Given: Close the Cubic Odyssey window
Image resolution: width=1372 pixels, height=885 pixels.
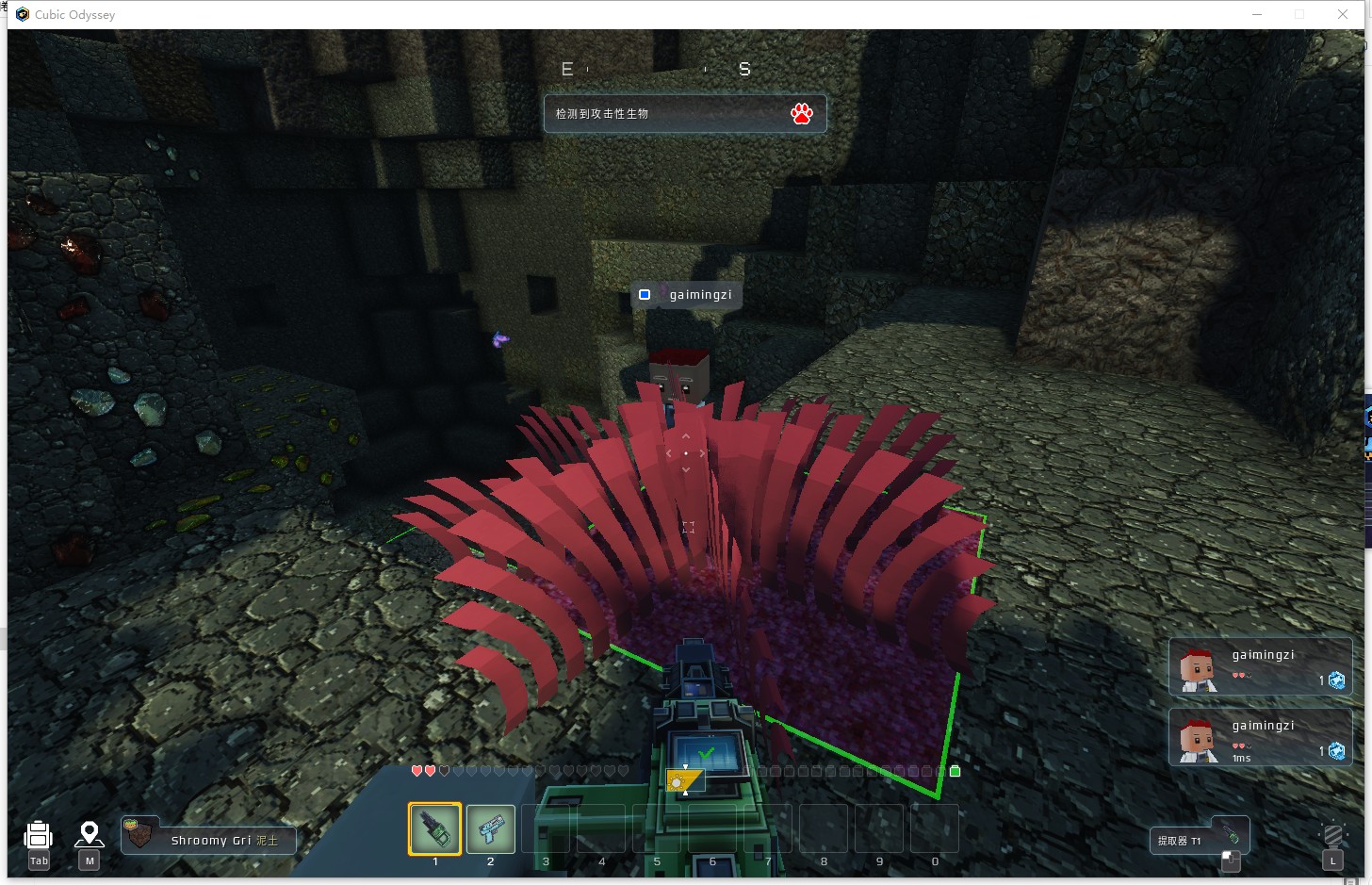Looking at the screenshot, I should (x=1342, y=14).
